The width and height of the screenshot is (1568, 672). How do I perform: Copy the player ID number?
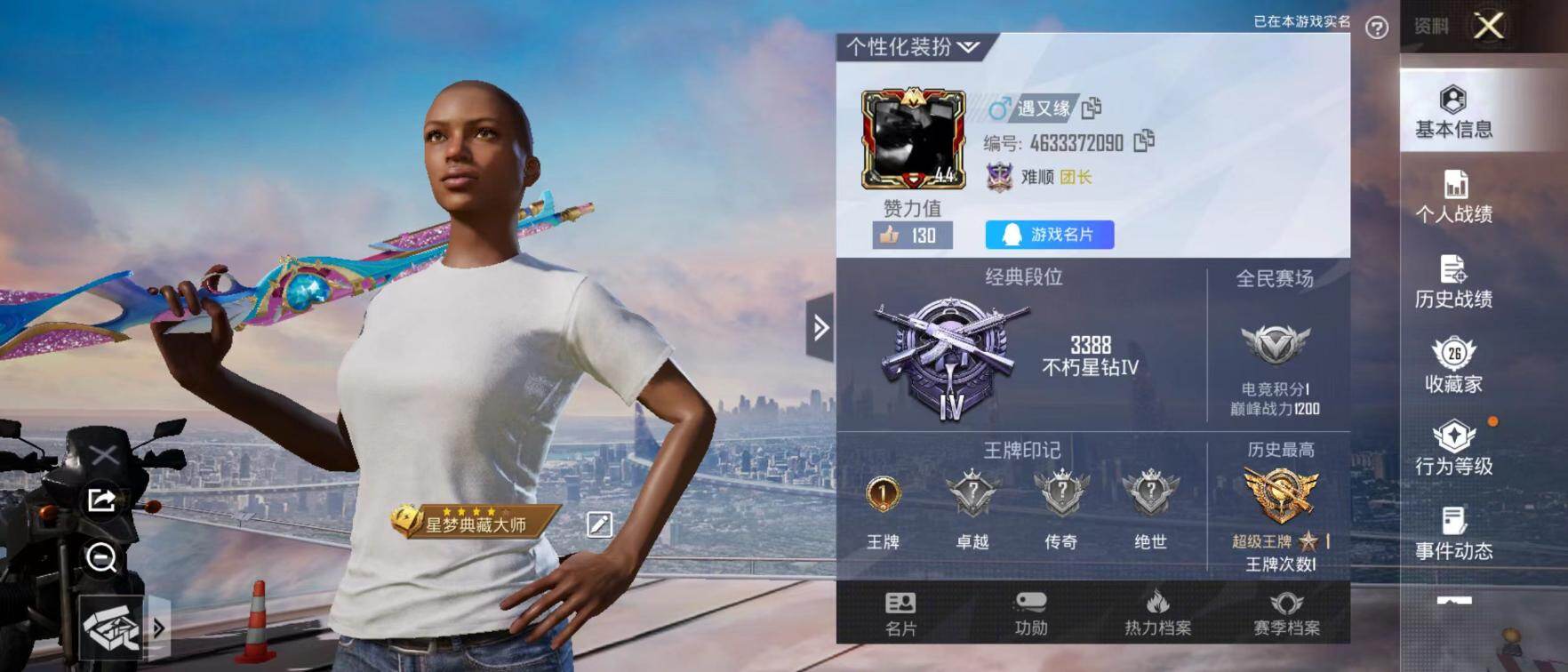pyautogui.click(x=1144, y=141)
